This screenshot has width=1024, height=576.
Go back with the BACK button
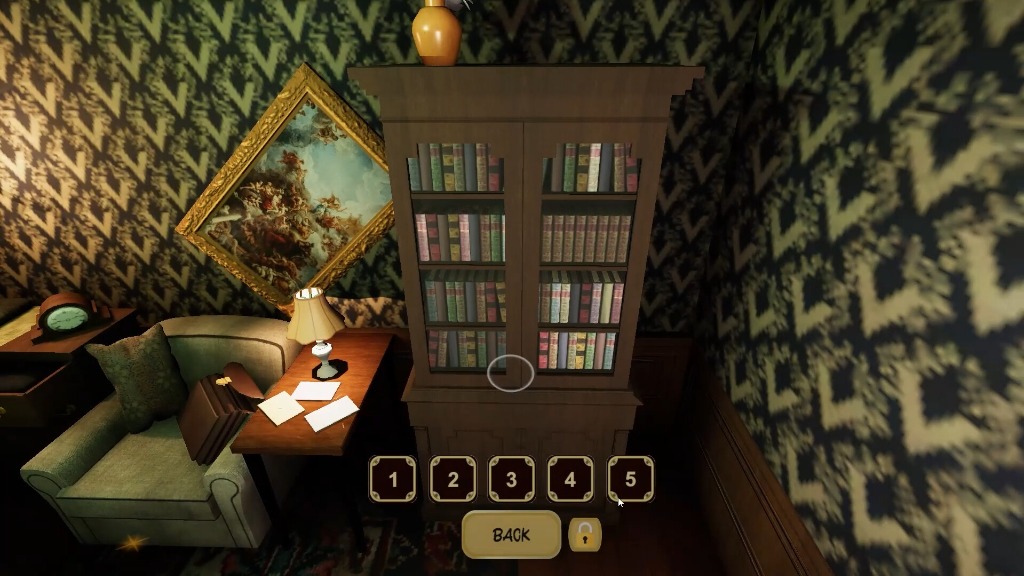(511, 535)
